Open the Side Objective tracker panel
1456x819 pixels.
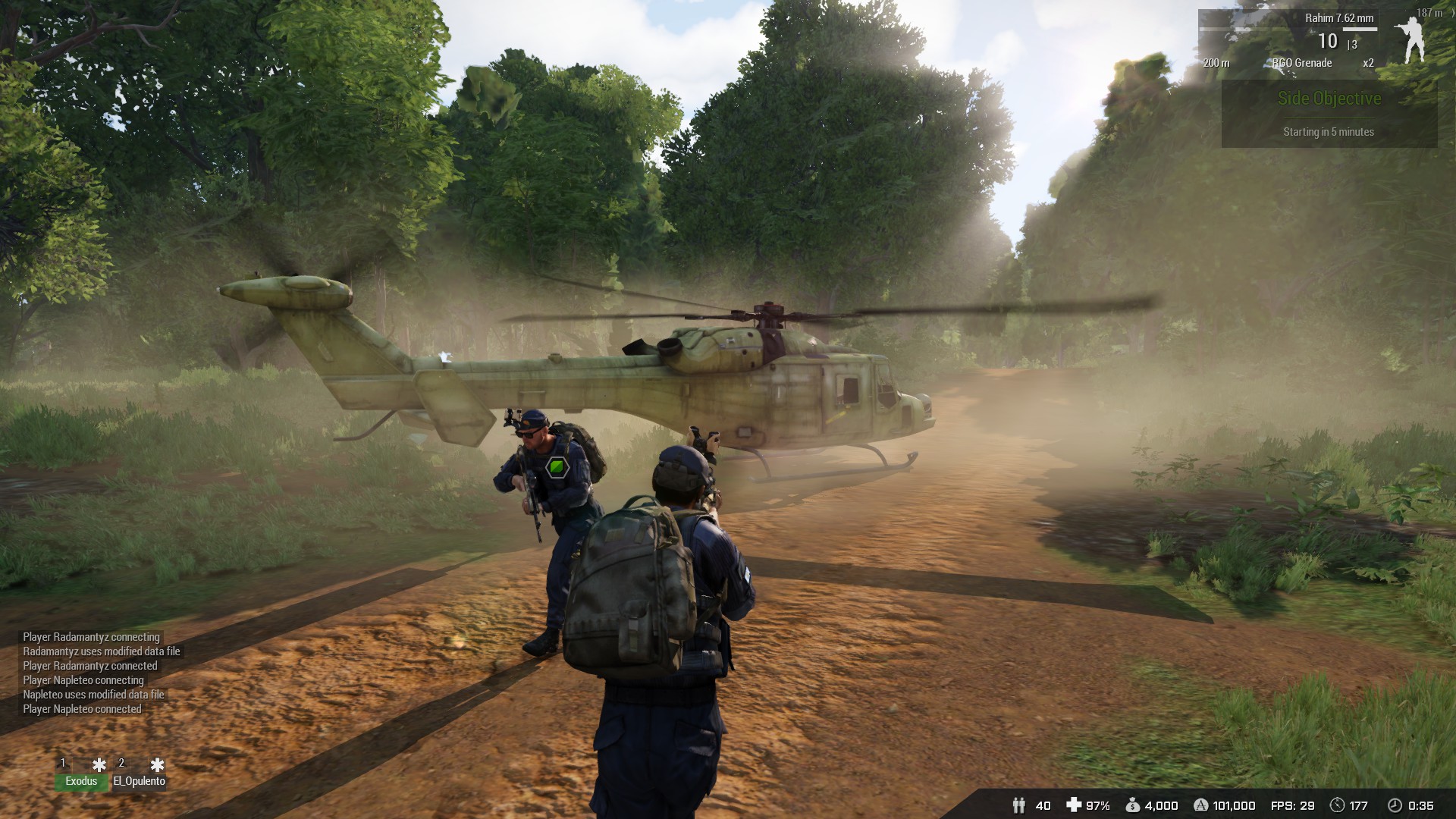point(1329,114)
